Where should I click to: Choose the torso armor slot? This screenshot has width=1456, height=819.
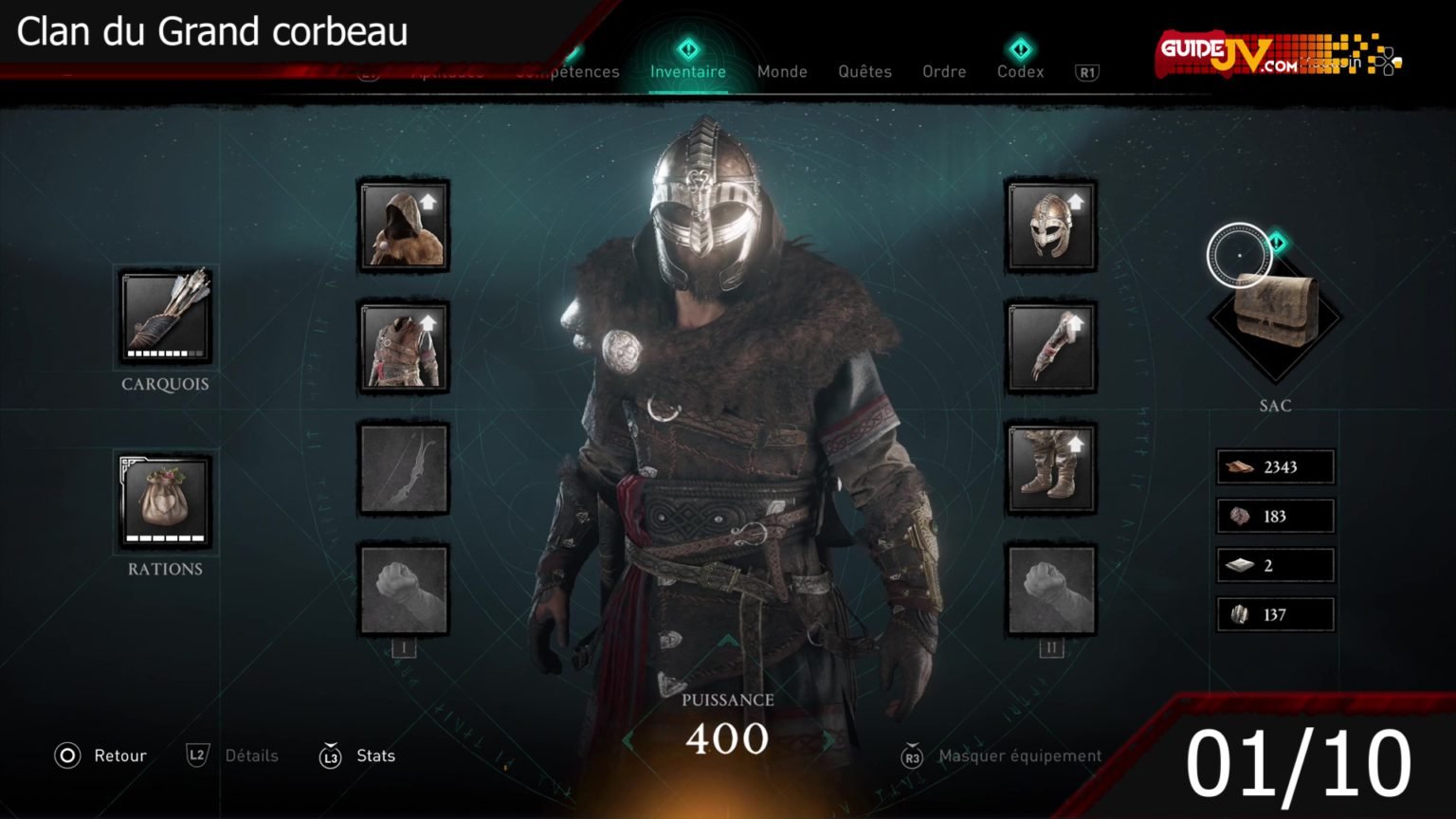click(404, 348)
